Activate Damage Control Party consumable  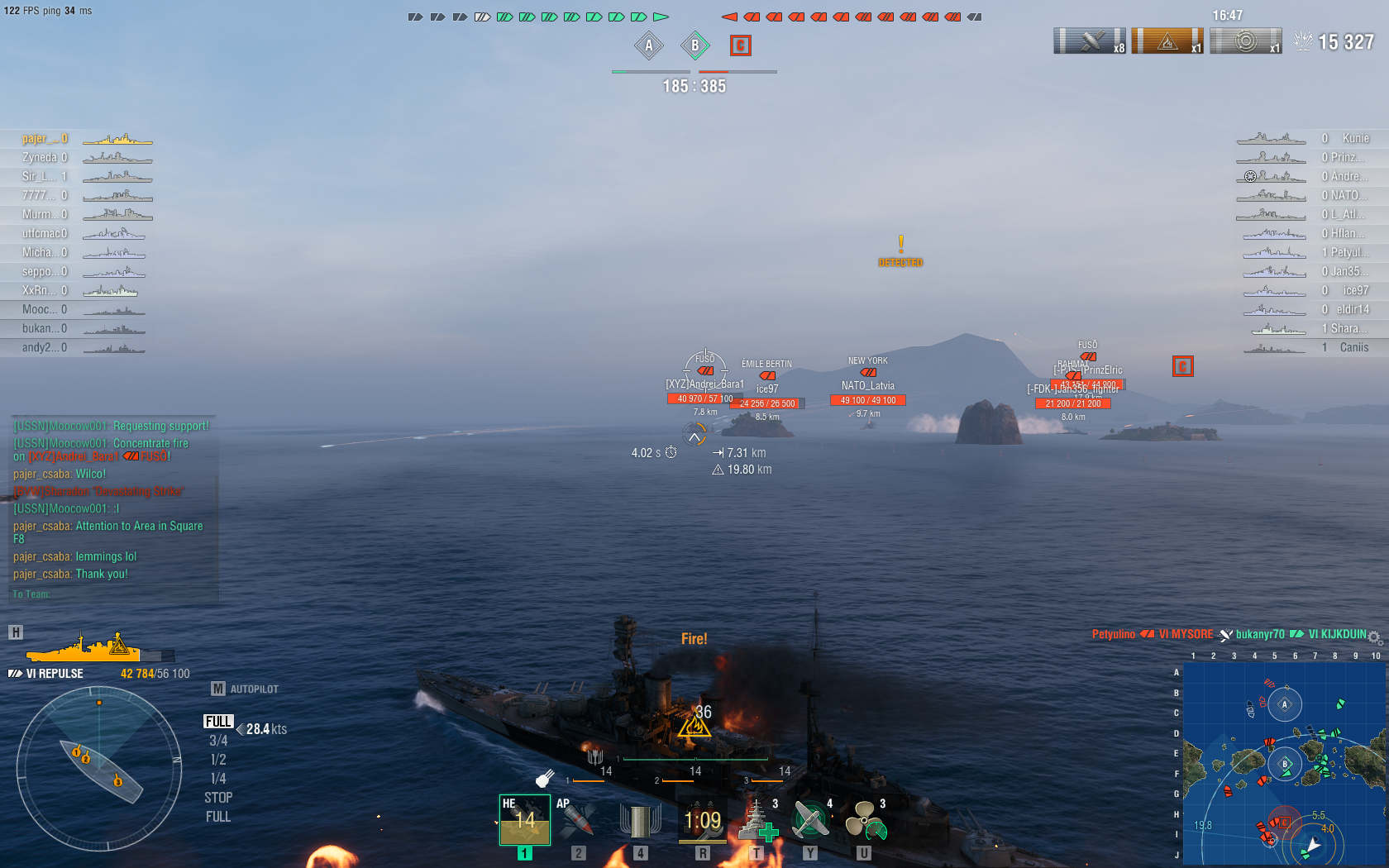702,820
